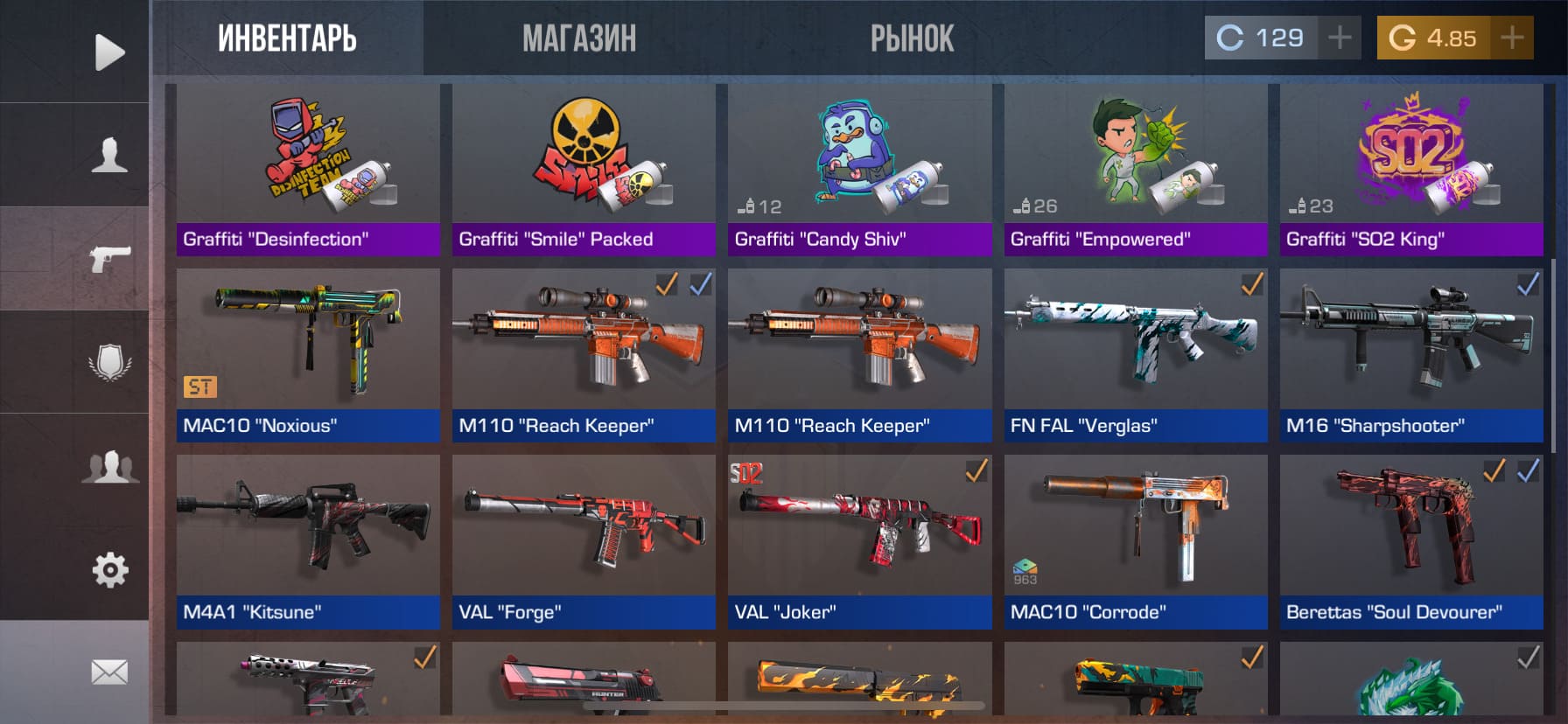
Task: Show the friends group icon
Action: (109, 466)
